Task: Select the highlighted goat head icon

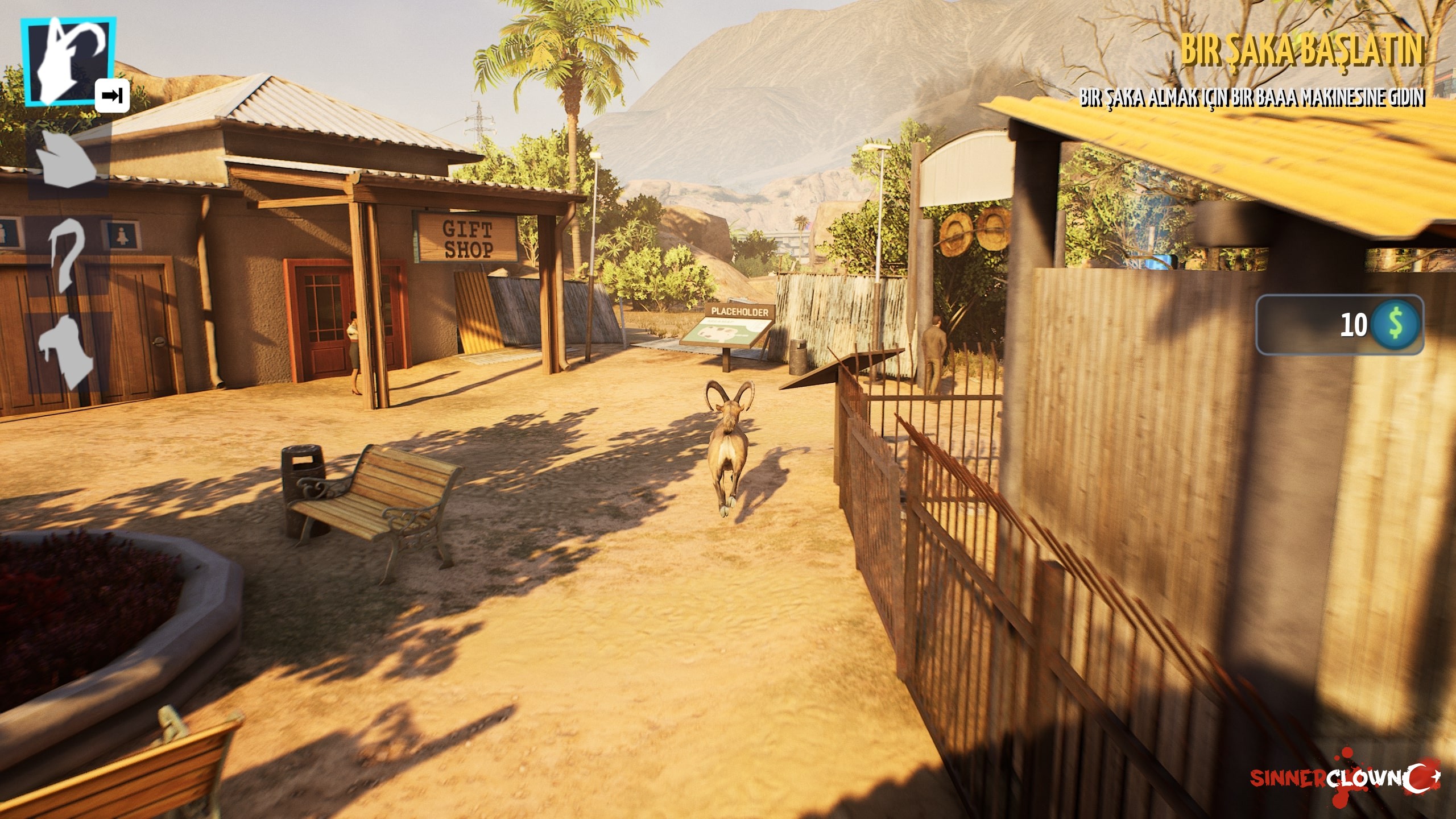Action: click(x=68, y=61)
